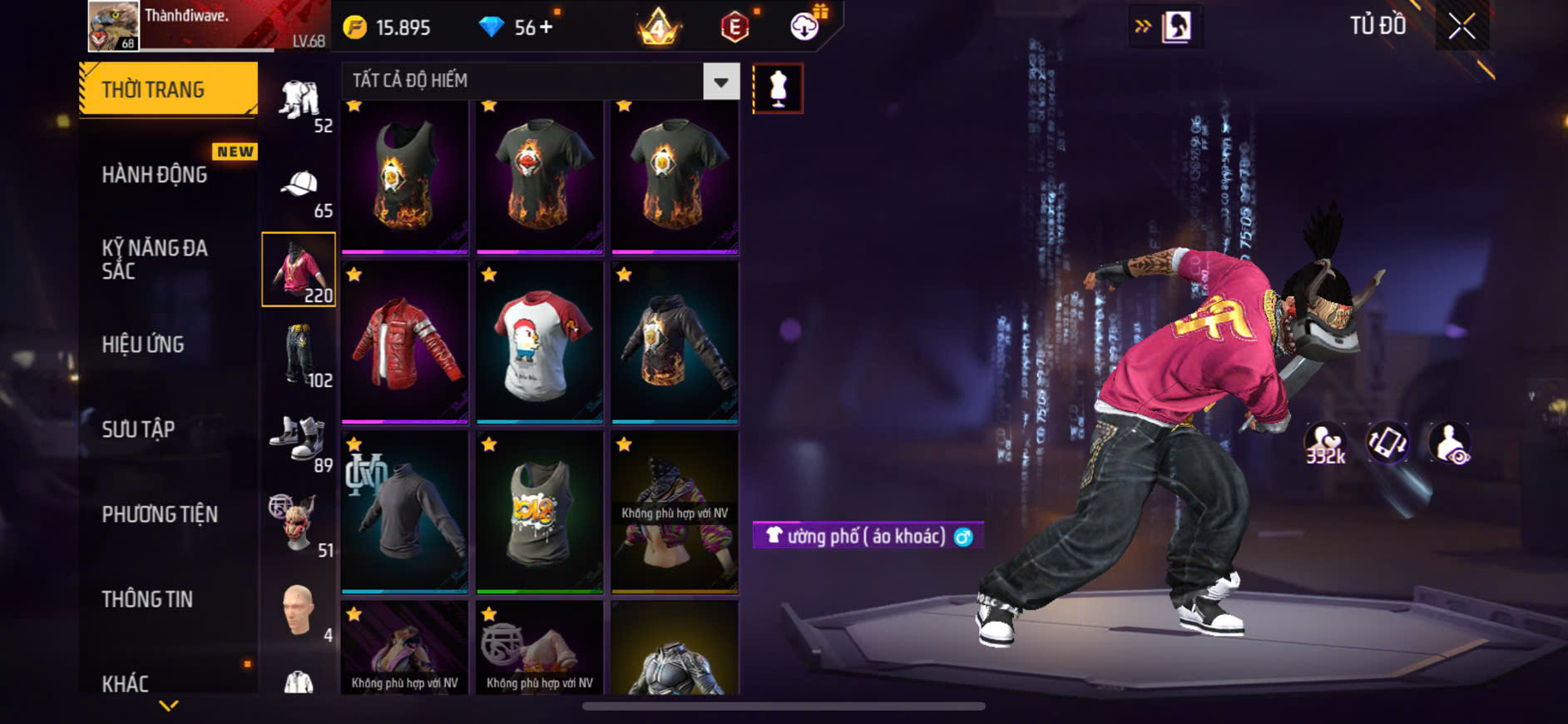Open the Phương Tiện tab
The height and width of the screenshot is (724, 1568).
[x=160, y=514]
